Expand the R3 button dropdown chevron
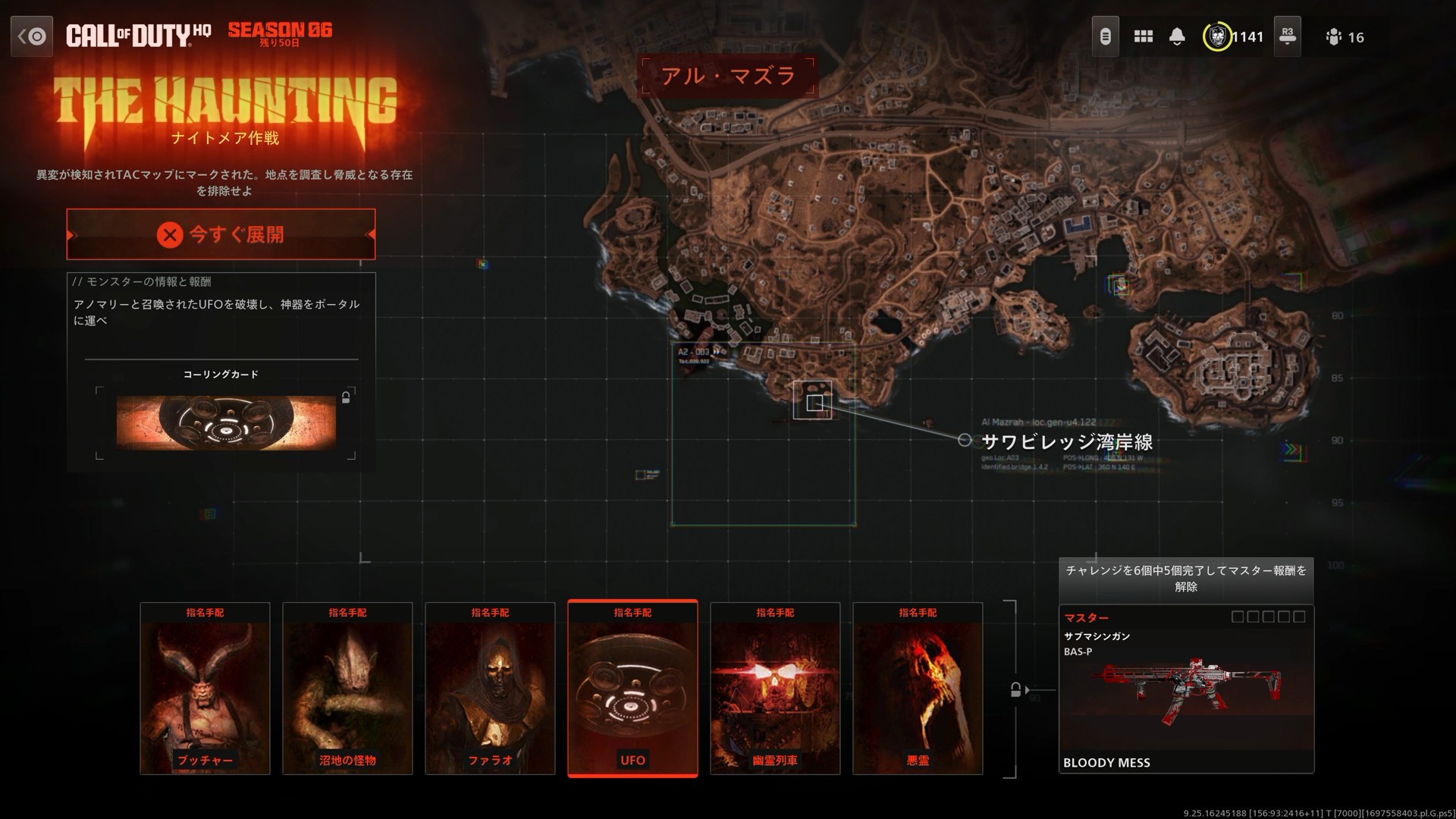The image size is (1456, 819). (x=1287, y=44)
